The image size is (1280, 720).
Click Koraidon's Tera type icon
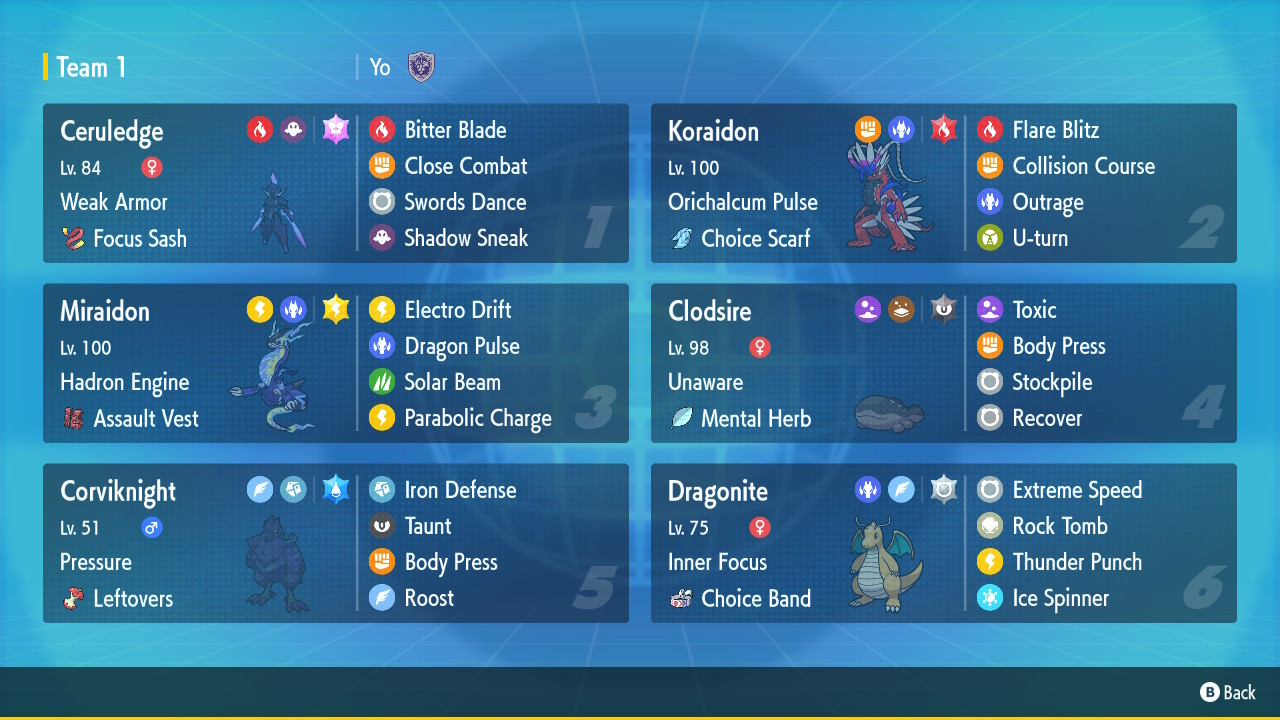pos(943,129)
